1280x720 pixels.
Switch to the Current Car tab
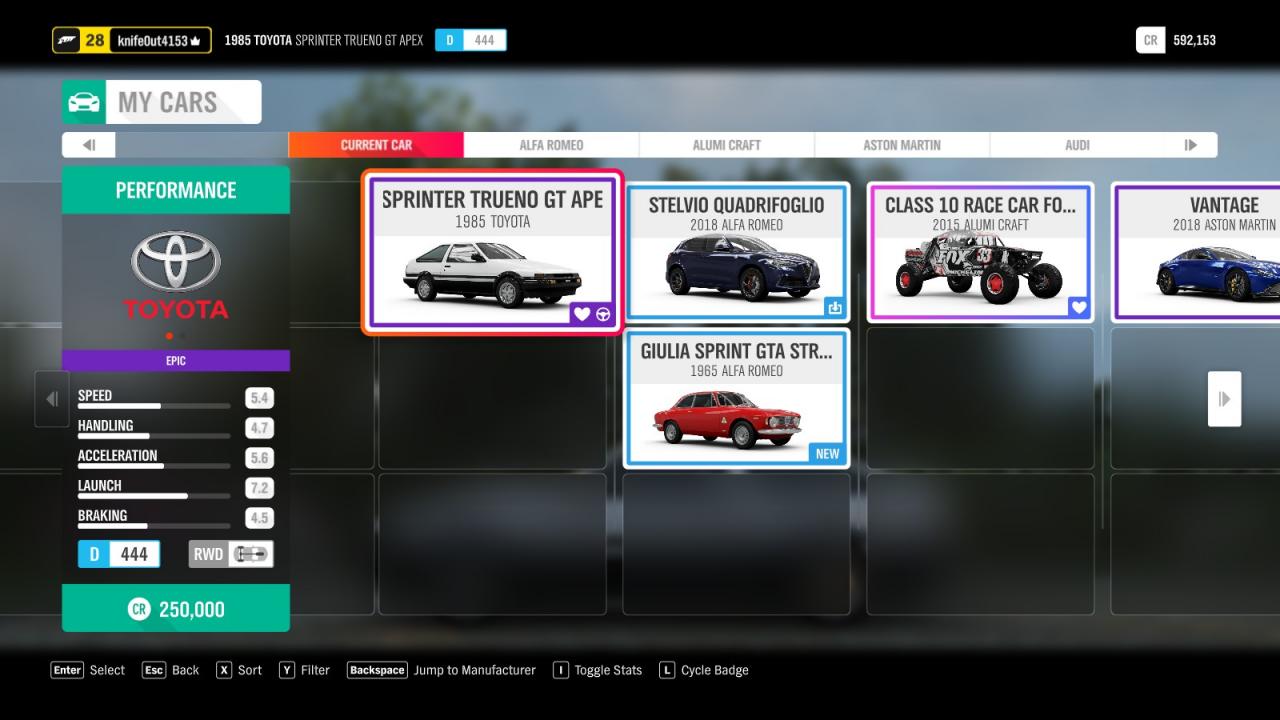pos(376,145)
